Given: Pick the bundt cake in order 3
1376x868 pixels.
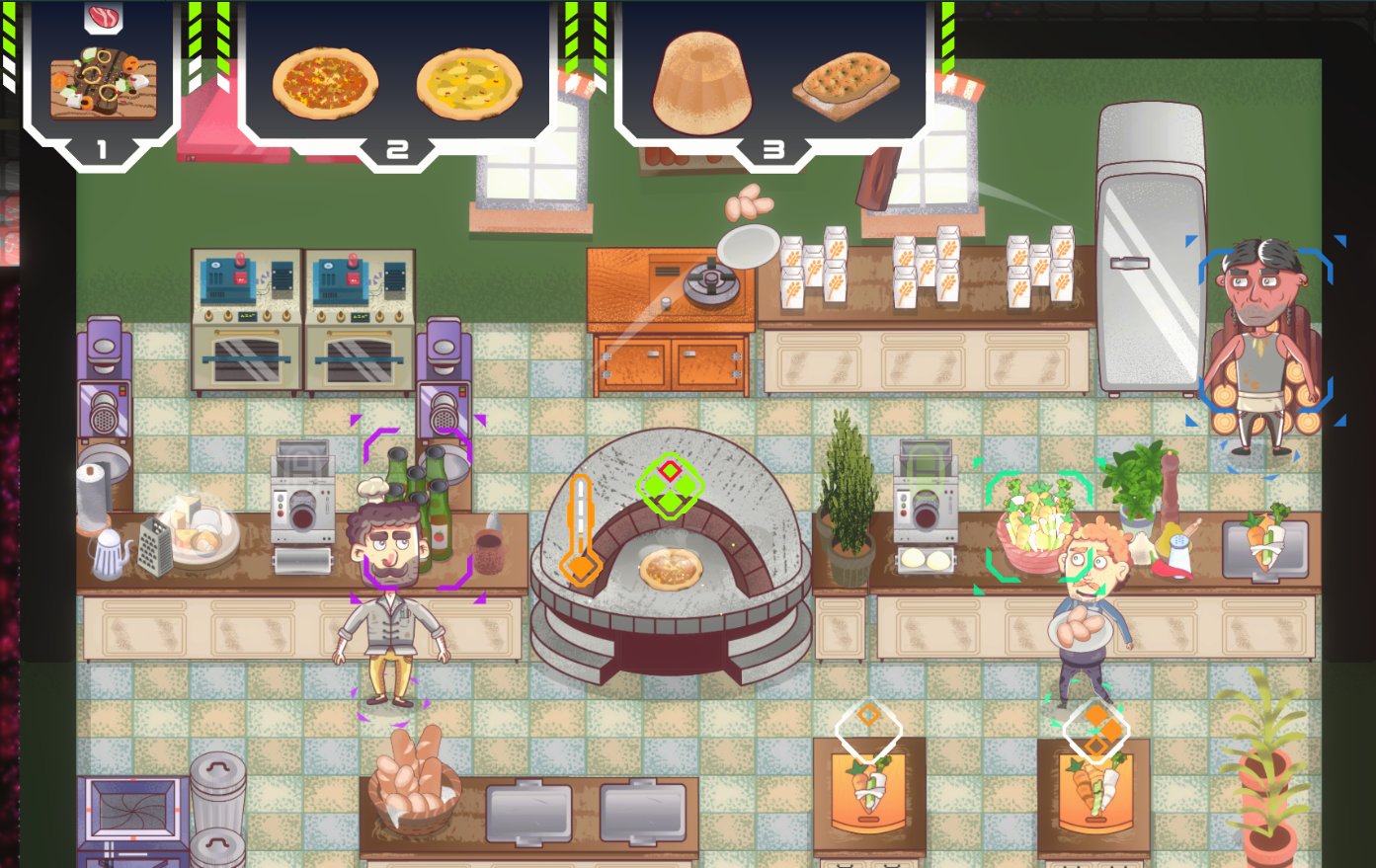Looking at the screenshot, I should tap(701, 82).
